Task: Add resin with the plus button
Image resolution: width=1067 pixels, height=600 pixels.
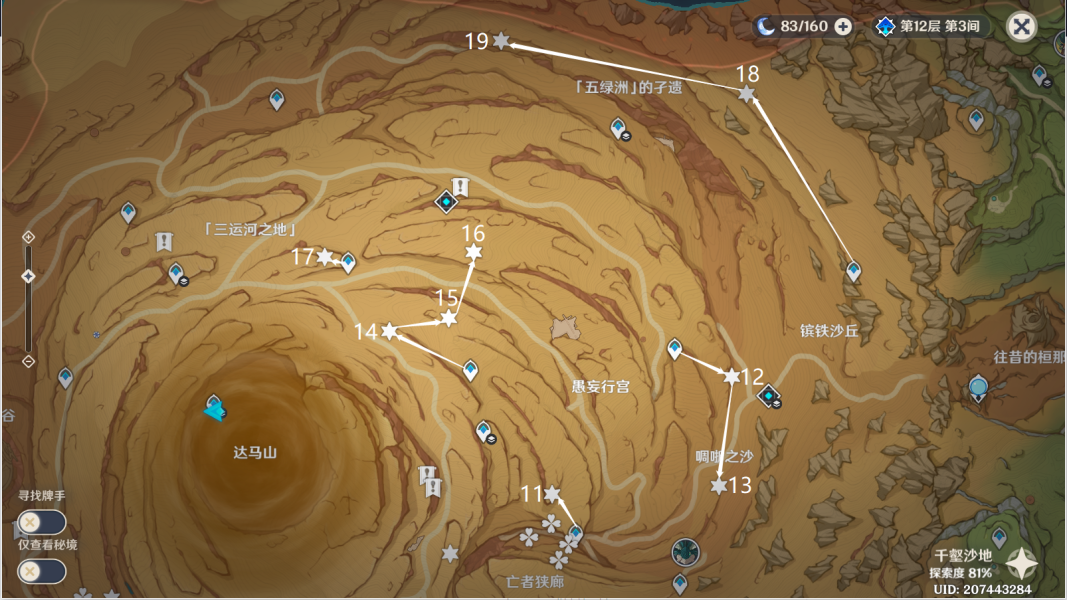Action: click(843, 26)
